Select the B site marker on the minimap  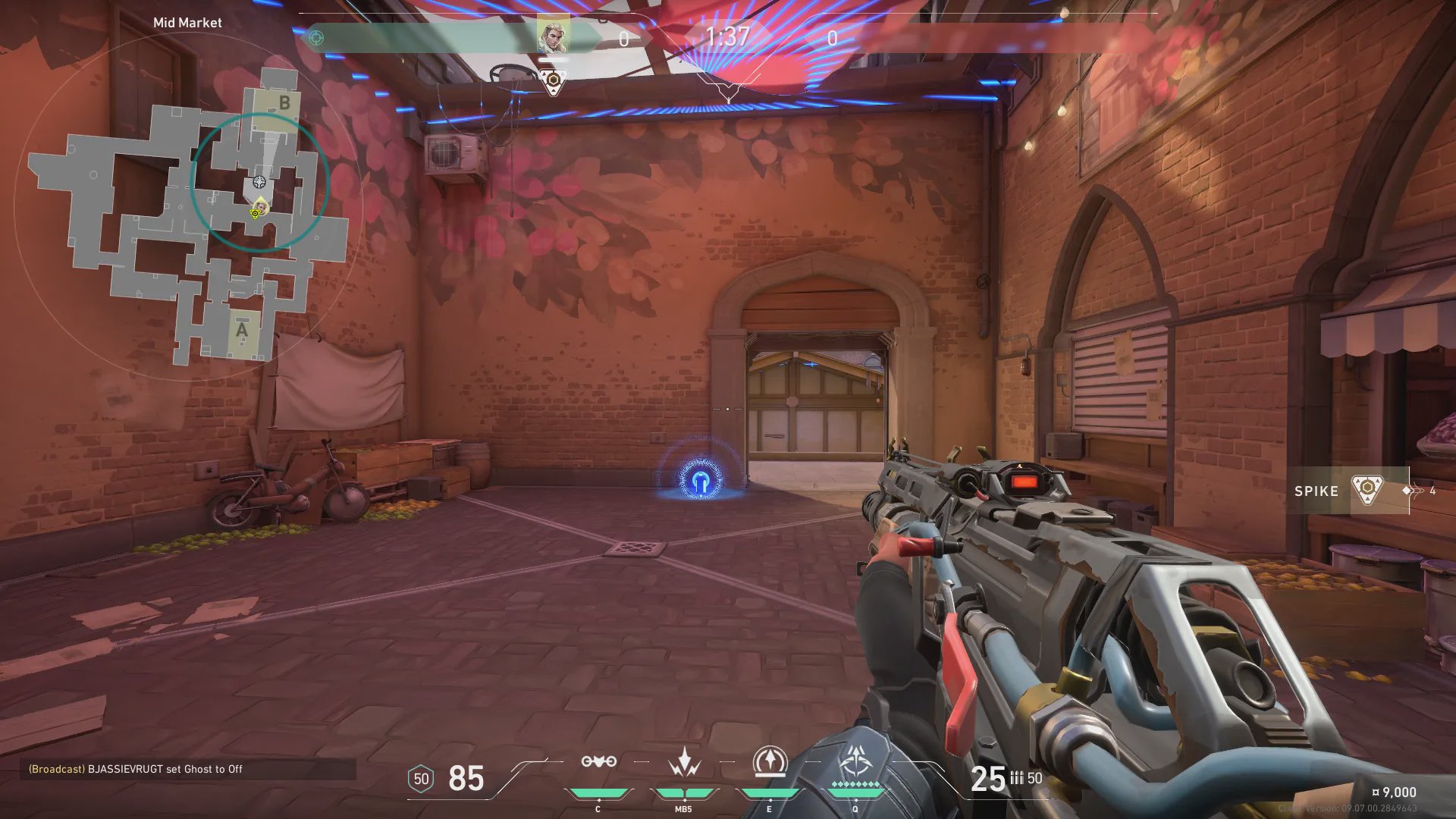click(284, 102)
